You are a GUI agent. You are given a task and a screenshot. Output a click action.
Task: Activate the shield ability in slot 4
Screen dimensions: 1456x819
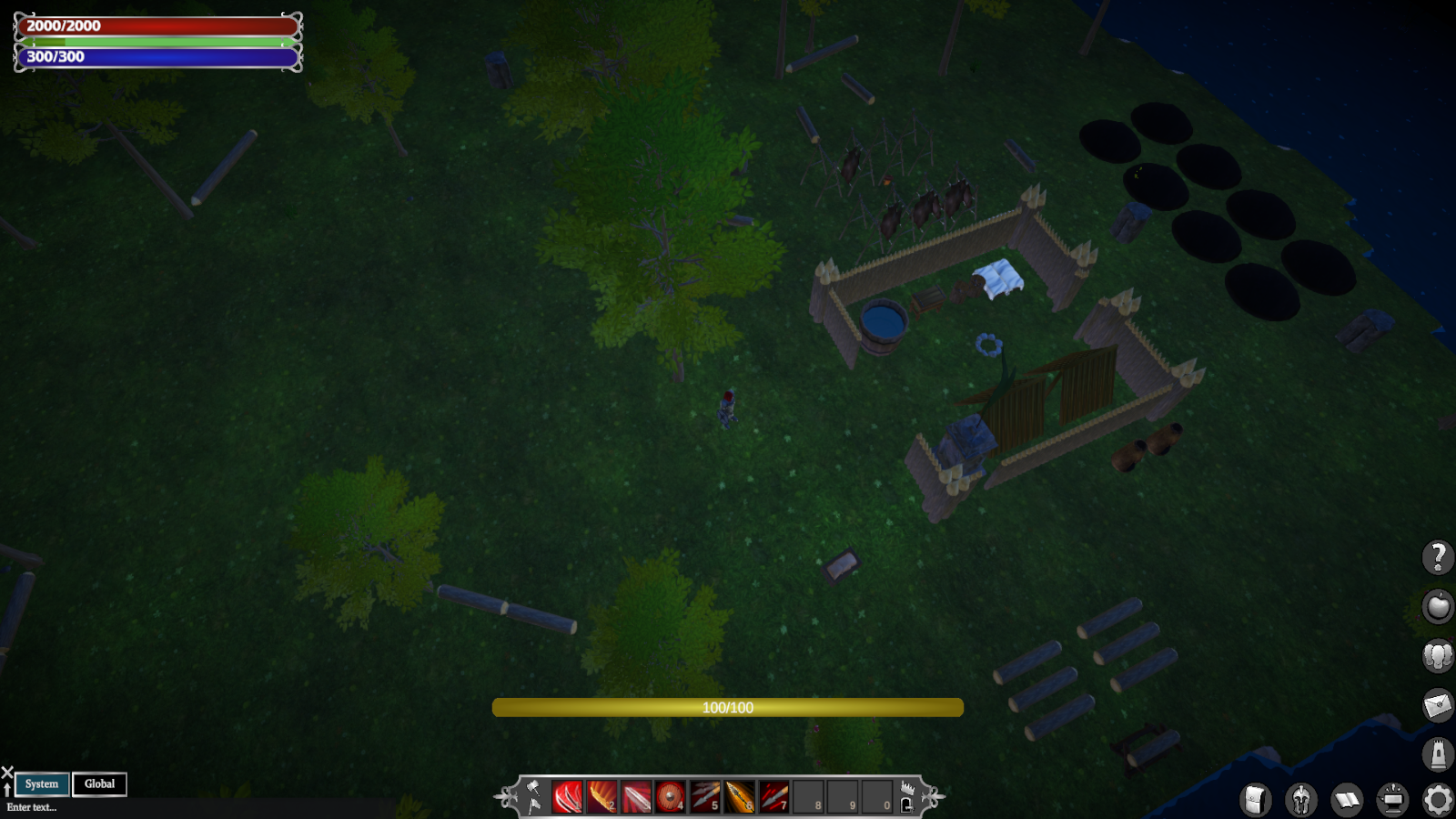pyautogui.click(x=672, y=795)
